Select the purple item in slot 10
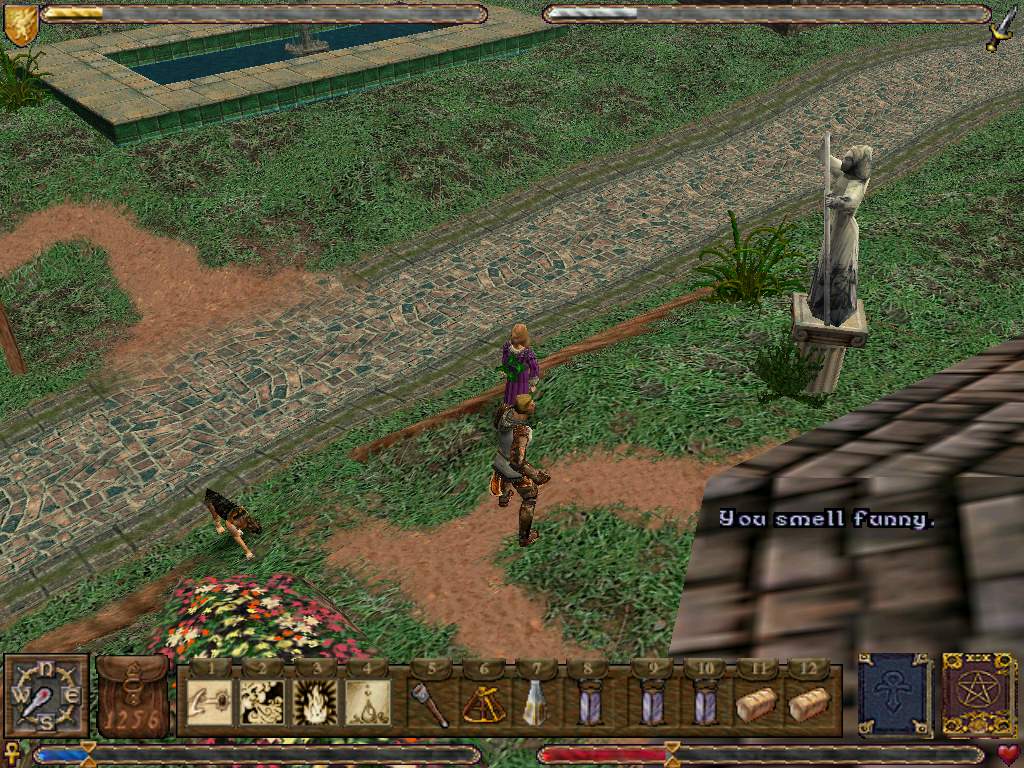 (704, 702)
